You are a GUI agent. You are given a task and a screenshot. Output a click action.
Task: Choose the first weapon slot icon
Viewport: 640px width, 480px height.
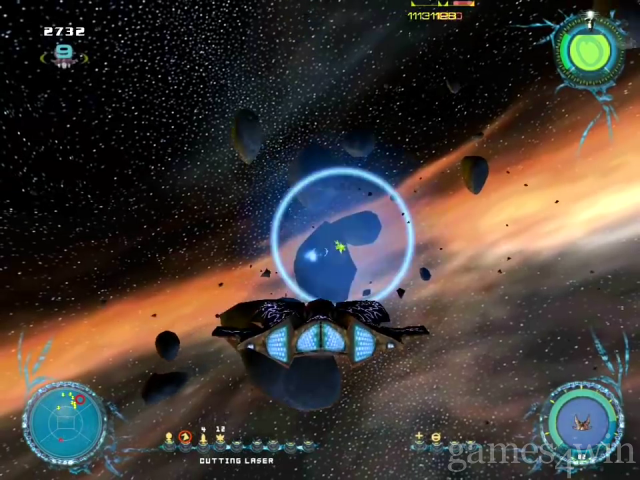click(x=169, y=438)
